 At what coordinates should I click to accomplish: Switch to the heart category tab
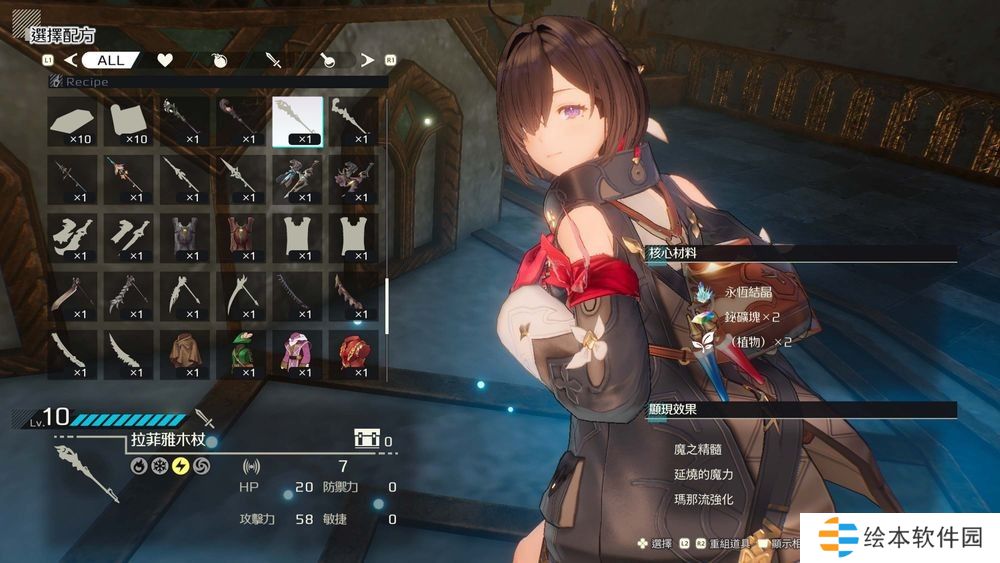click(165, 60)
